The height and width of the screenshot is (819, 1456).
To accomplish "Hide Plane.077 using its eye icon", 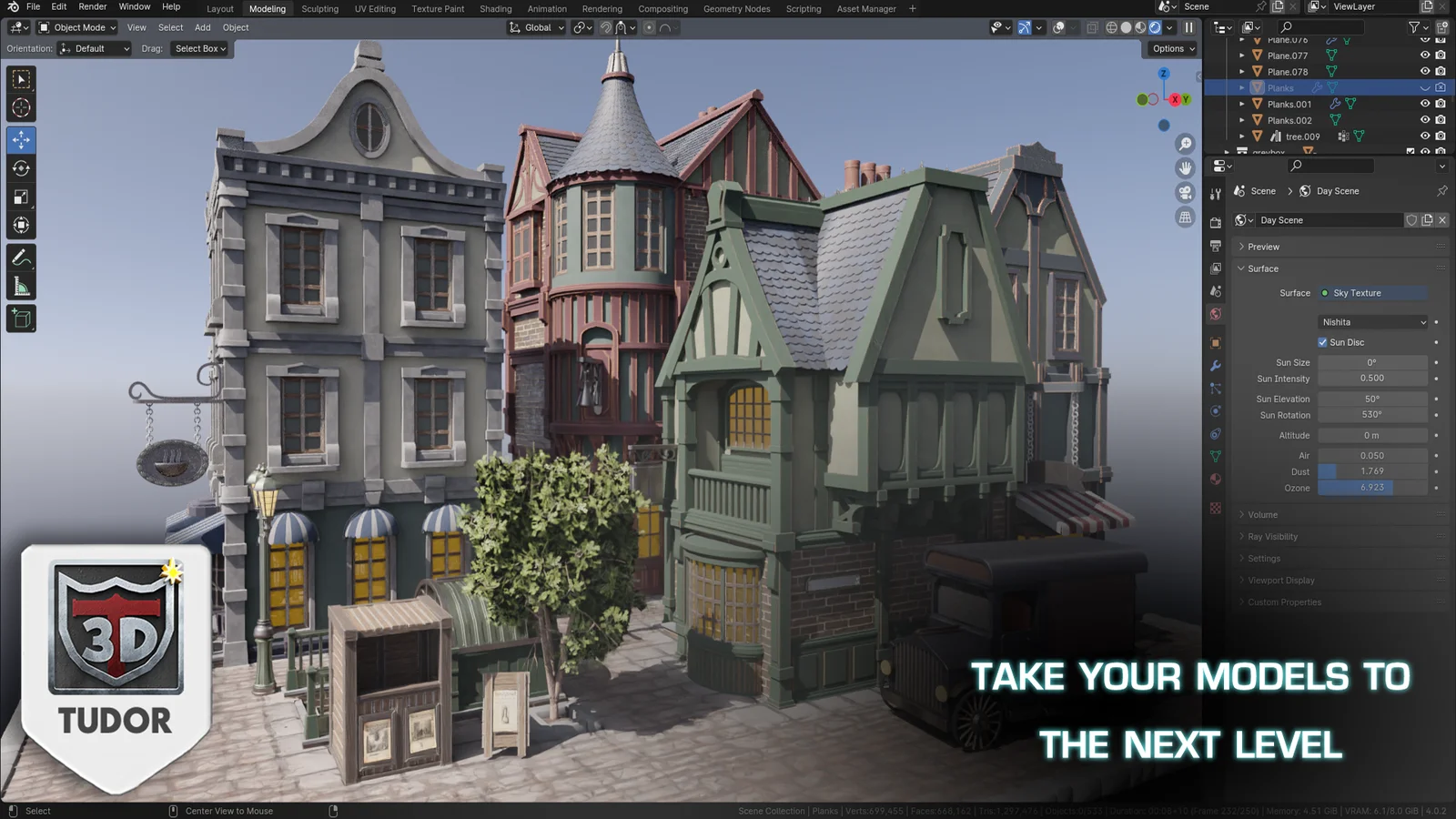I will click(1424, 56).
